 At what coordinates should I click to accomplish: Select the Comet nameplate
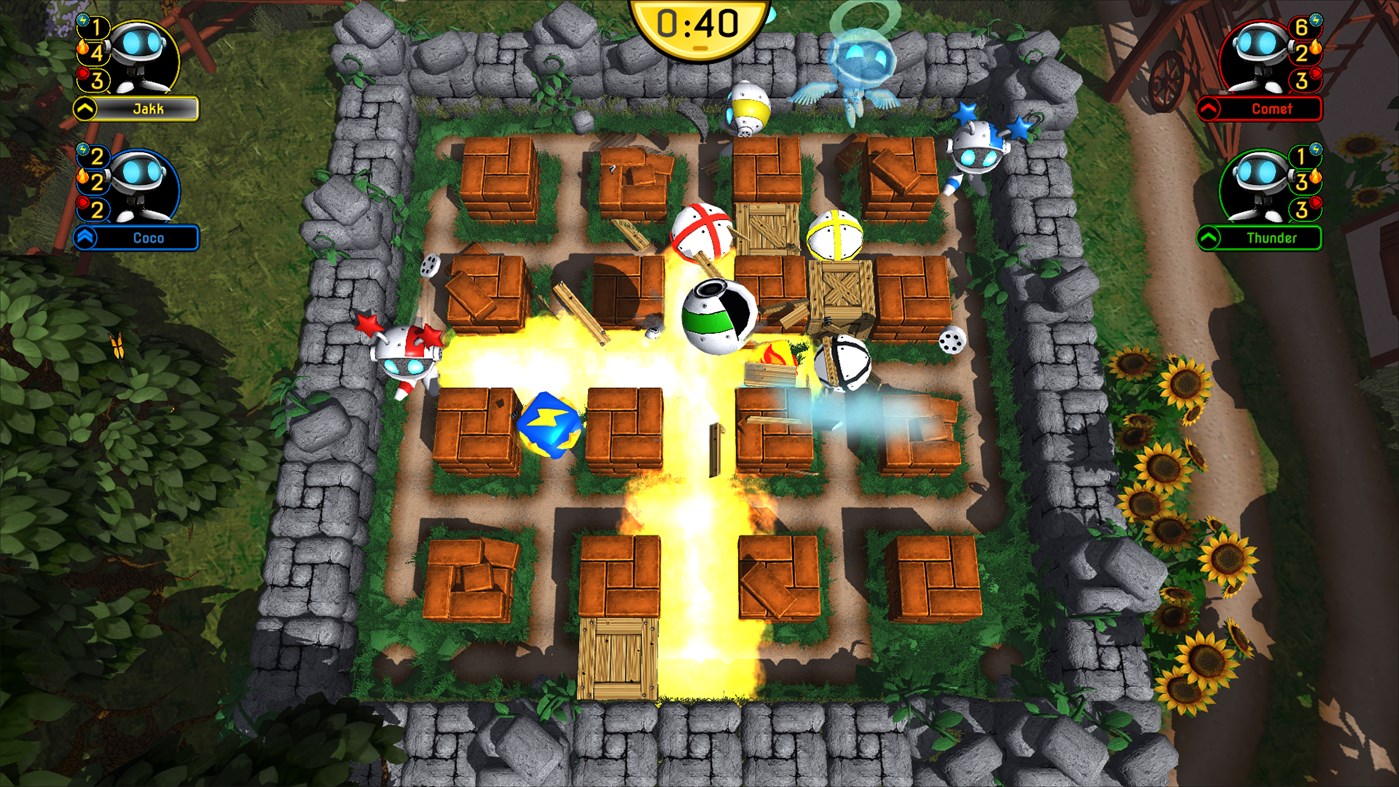point(1273,107)
